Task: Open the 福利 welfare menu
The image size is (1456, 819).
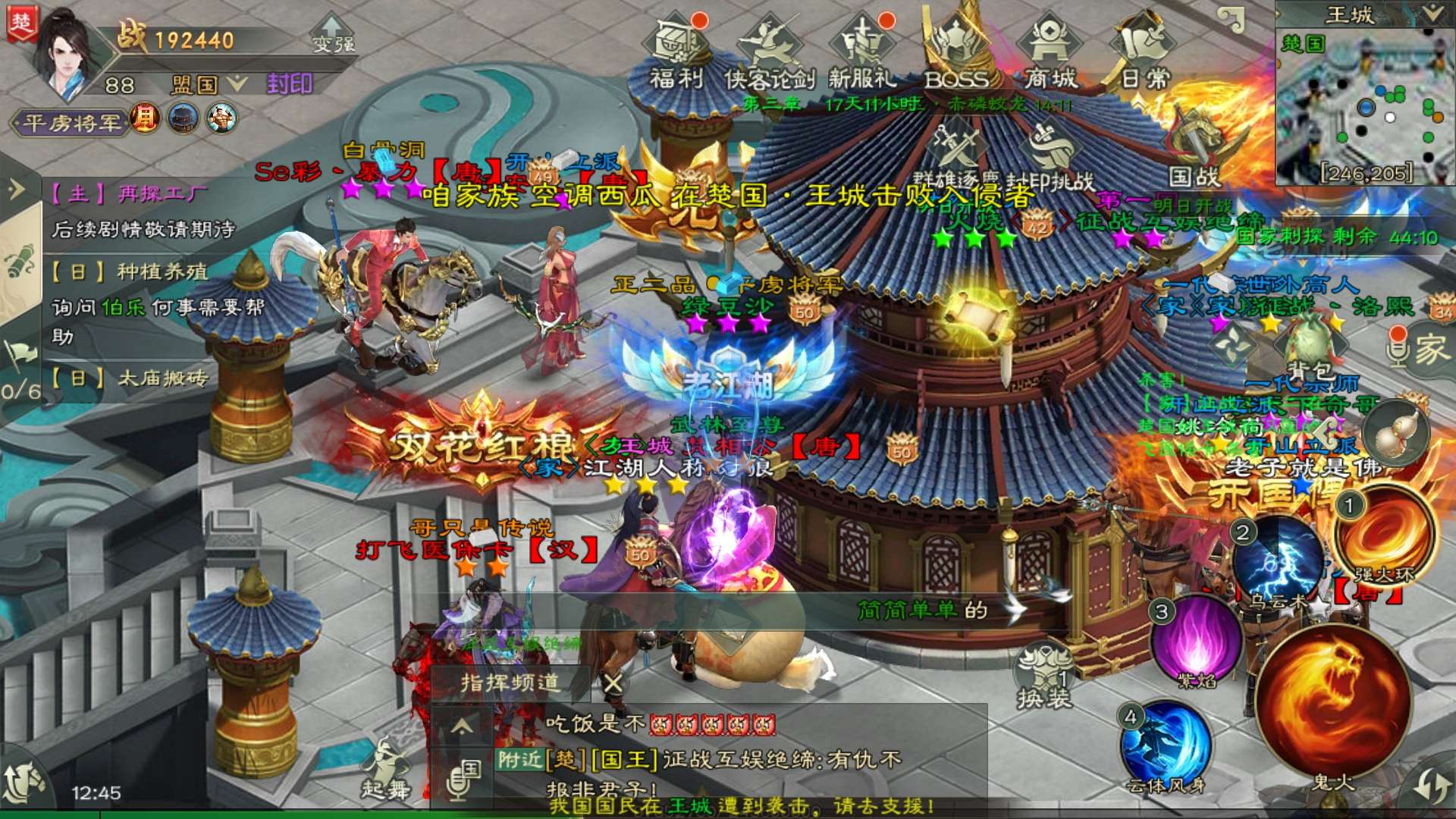Action: (x=676, y=52)
